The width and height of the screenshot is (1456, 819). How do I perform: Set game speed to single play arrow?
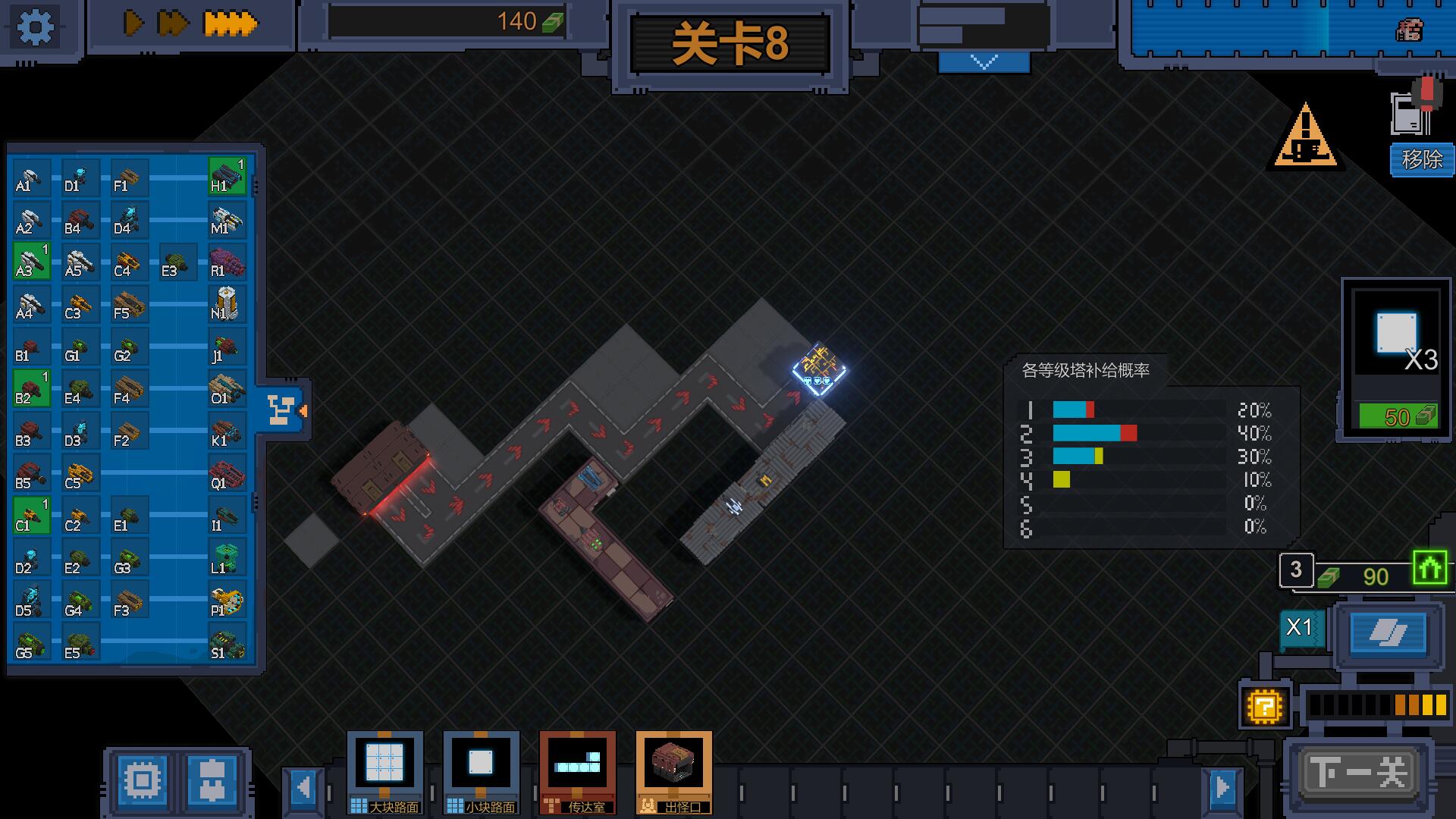(133, 24)
